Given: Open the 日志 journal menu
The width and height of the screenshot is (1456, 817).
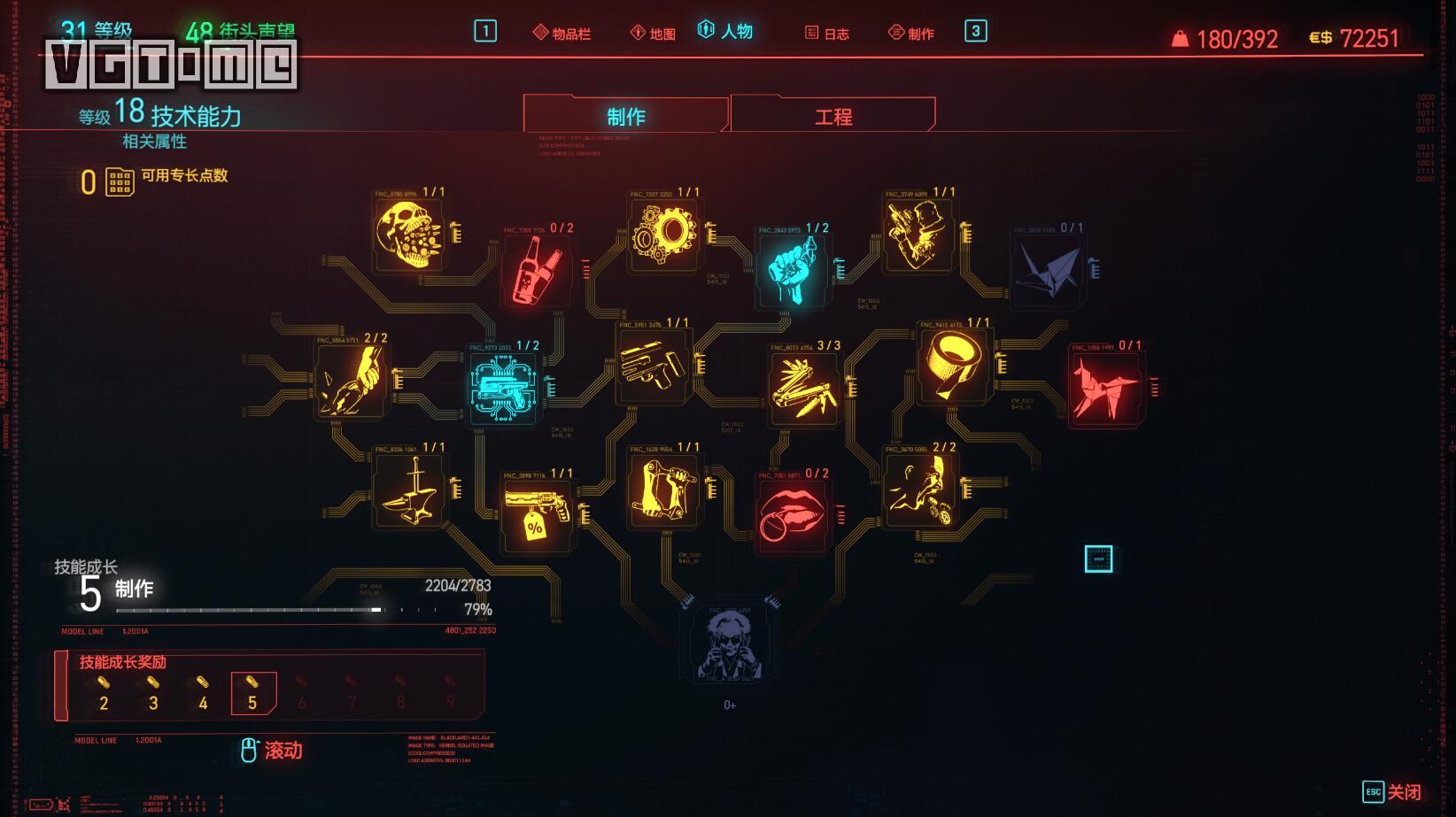Looking at the screenshot, I should [x=827, y=34].
